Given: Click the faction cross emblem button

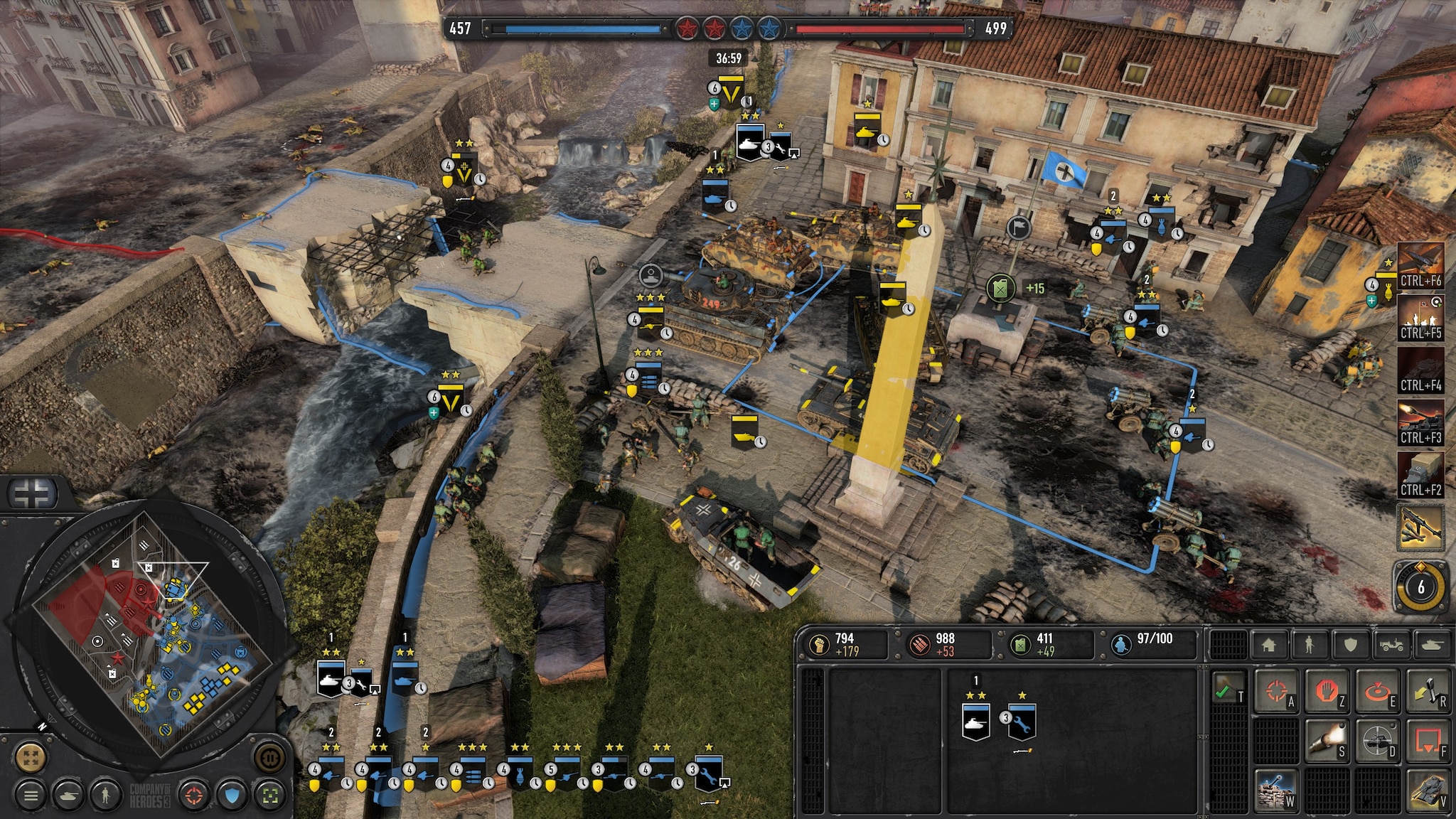Looking at the screenshot, I should (x=32, y=494).
